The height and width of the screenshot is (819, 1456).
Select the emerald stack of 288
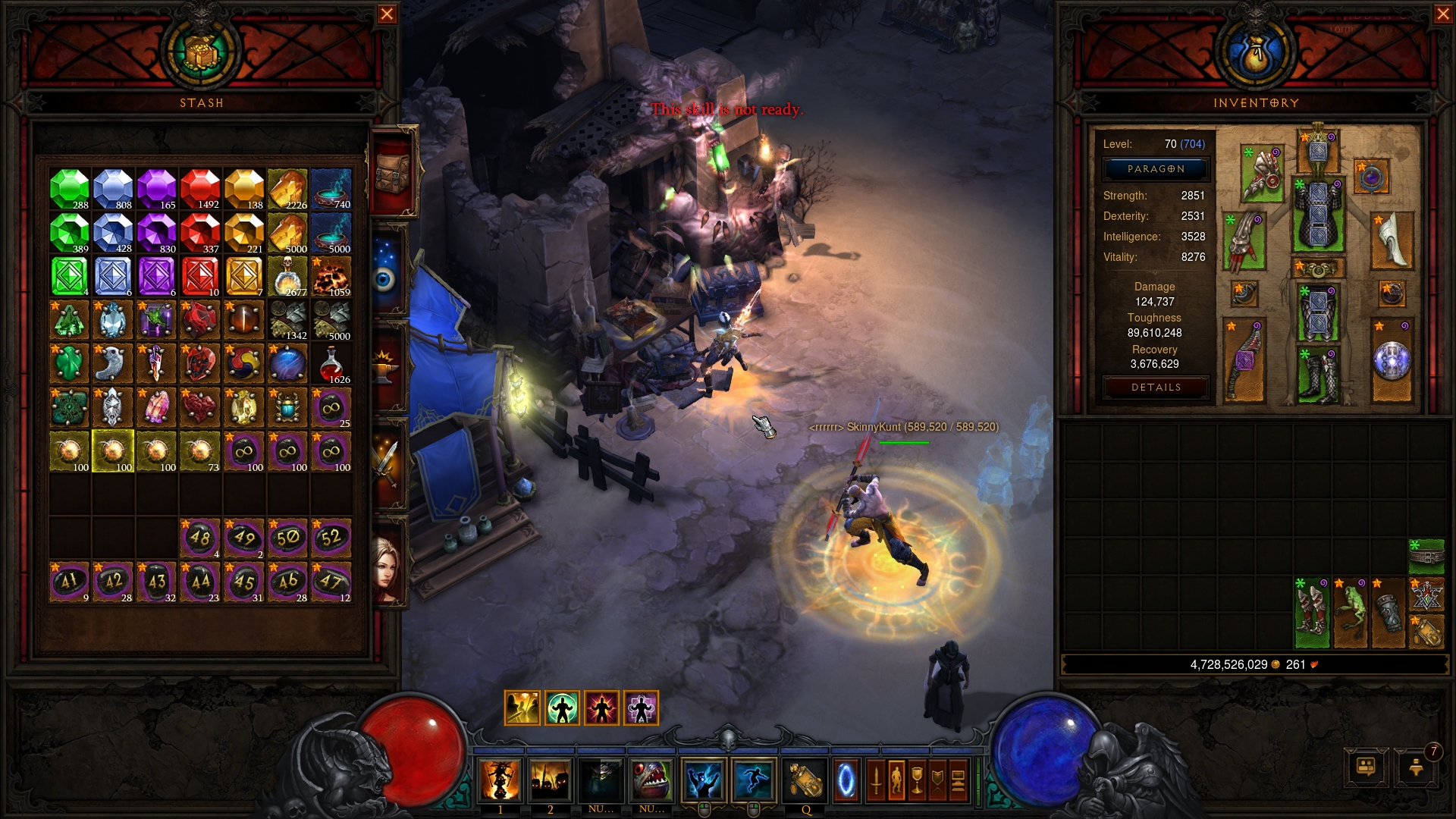[69, 189]
